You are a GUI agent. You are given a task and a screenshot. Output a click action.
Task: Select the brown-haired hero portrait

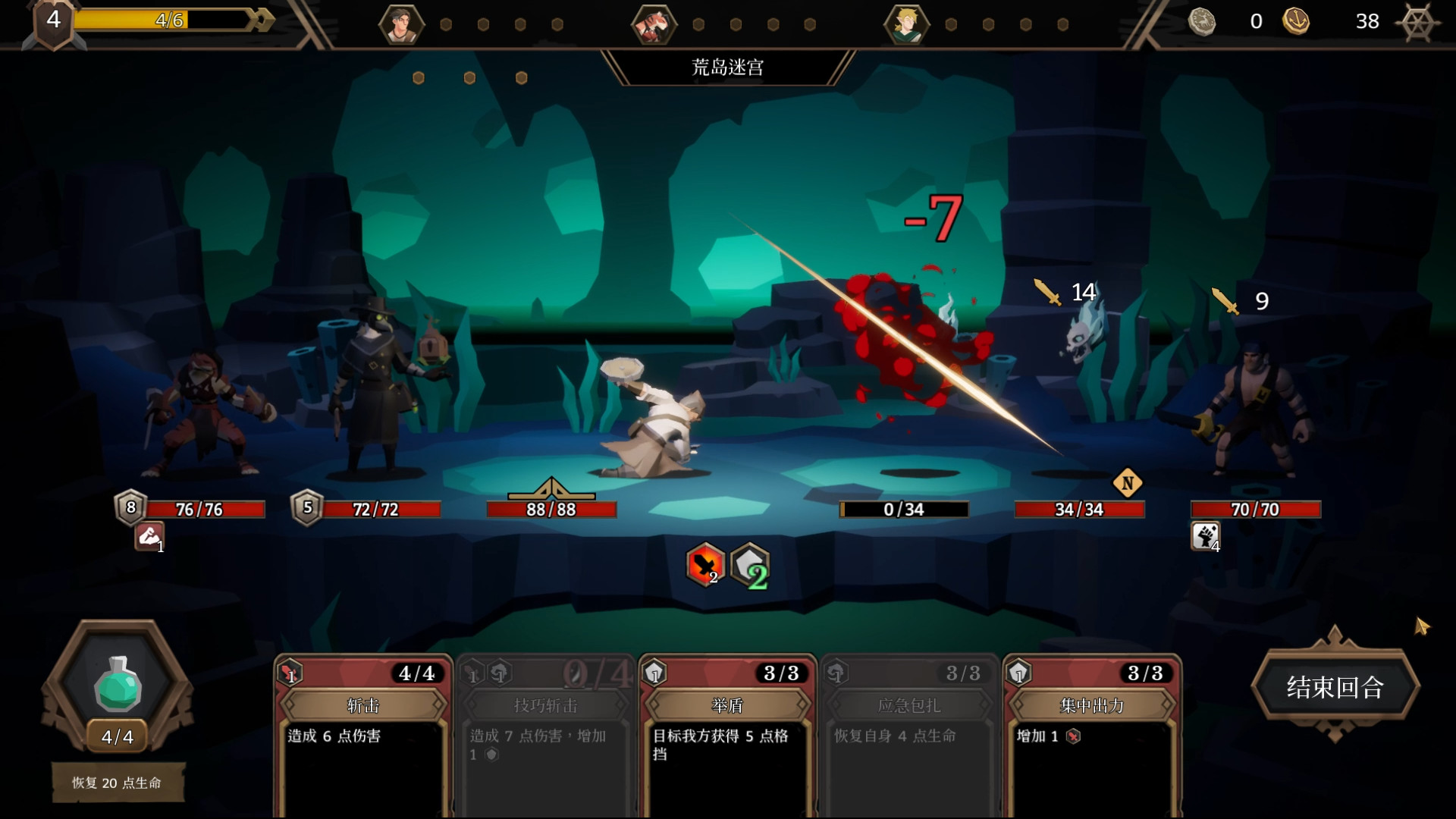(x=401, y=24)
